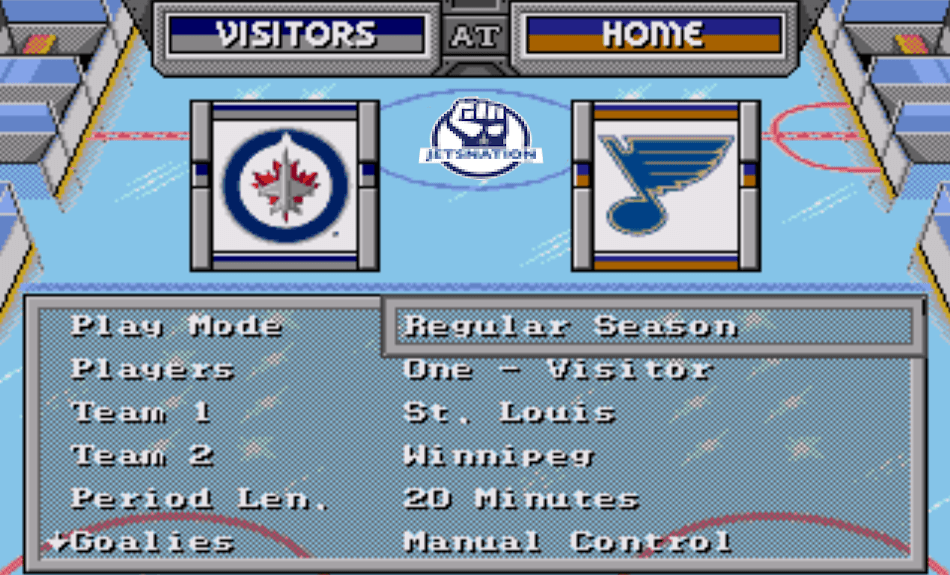Choose the Regular Season option value
The width and height of the screenshot is (950, 575).
coord(570,326)
